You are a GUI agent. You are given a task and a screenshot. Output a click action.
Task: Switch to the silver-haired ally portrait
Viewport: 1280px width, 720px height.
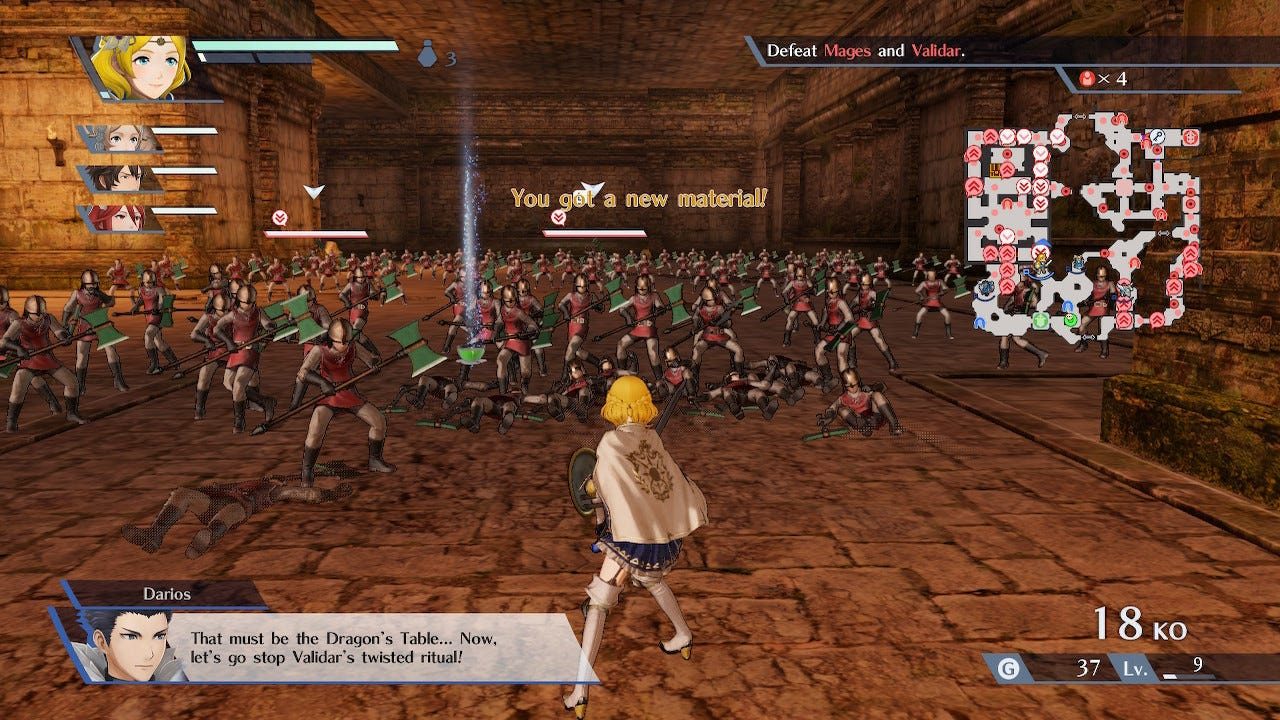pyautogui.click(x=122, y=138)
